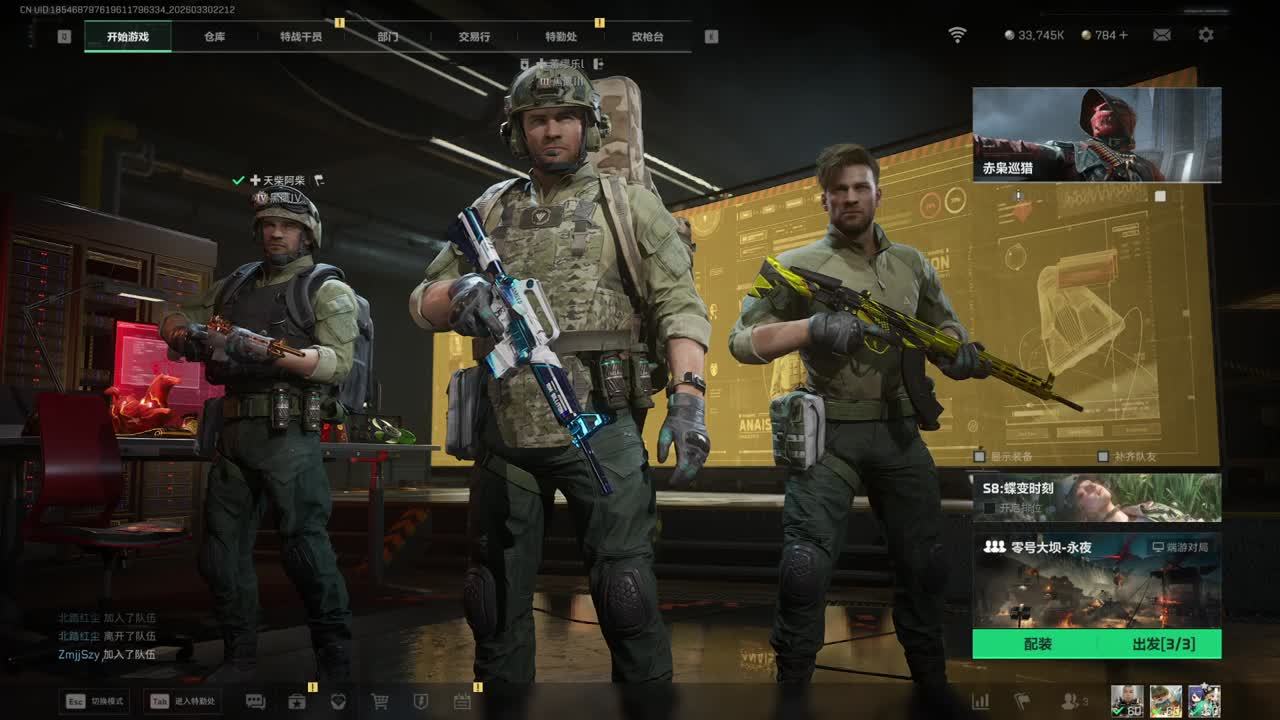Open the 改枪台 gunsmith tab

pyautogui.click(x=647, y=37)
